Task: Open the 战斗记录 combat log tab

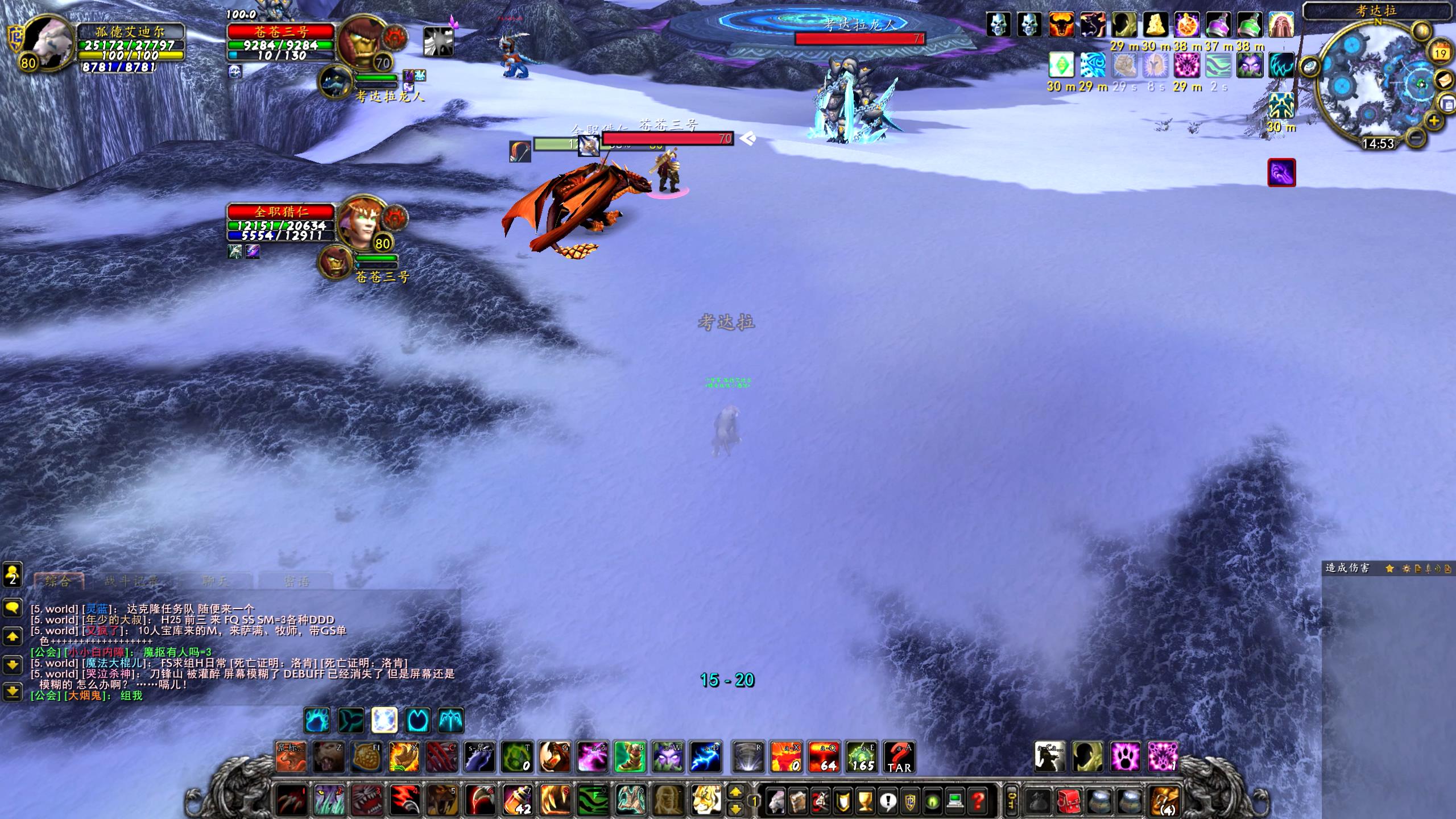Action: (x=131, y=581)
